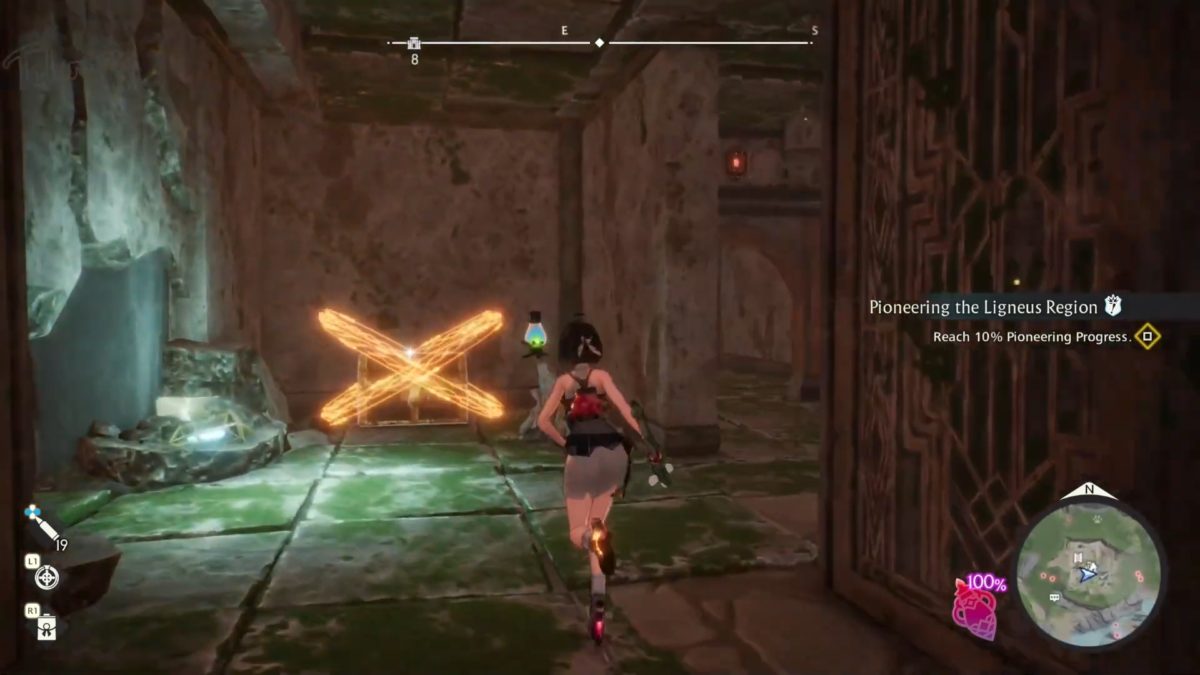This screenshot has height=675, width=1200.
Task: Select the castle marker on the compass
Action: [414, 43]
